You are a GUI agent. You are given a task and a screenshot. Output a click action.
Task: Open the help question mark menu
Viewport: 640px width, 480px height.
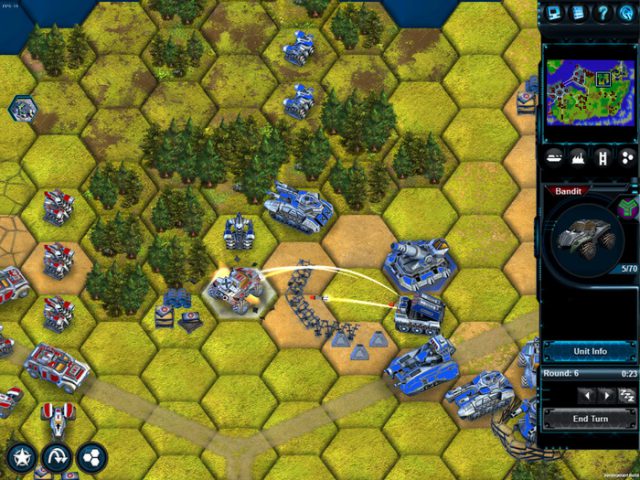tap(603, 13)
